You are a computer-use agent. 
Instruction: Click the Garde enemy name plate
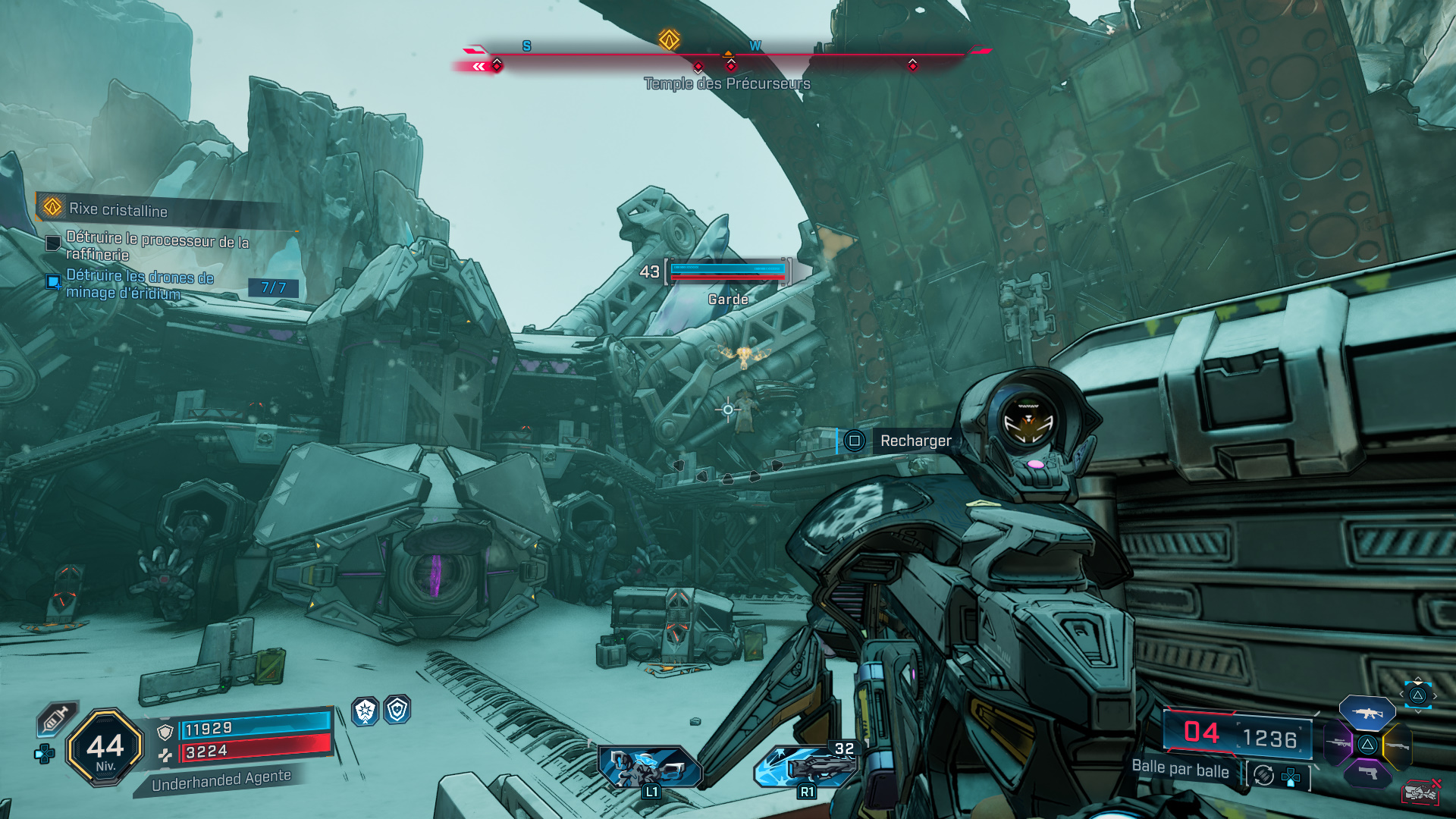point(728,300)
